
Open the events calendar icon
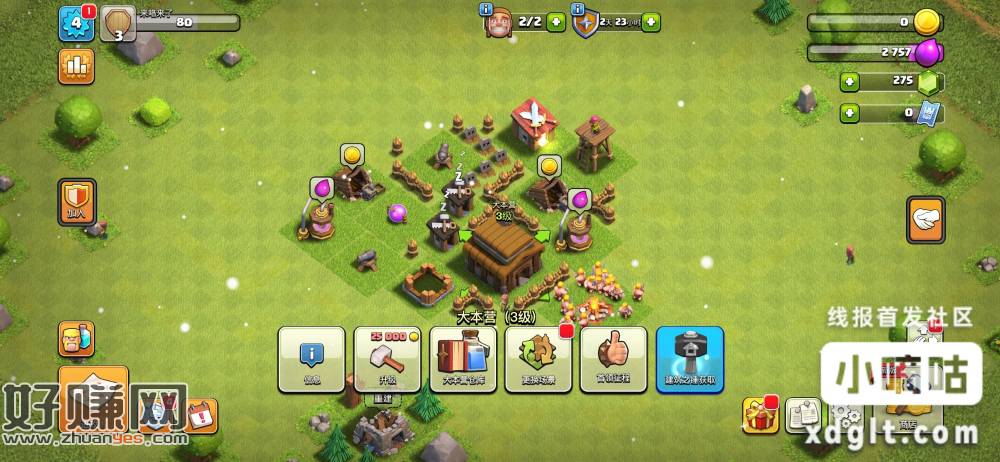coord(200,414)
